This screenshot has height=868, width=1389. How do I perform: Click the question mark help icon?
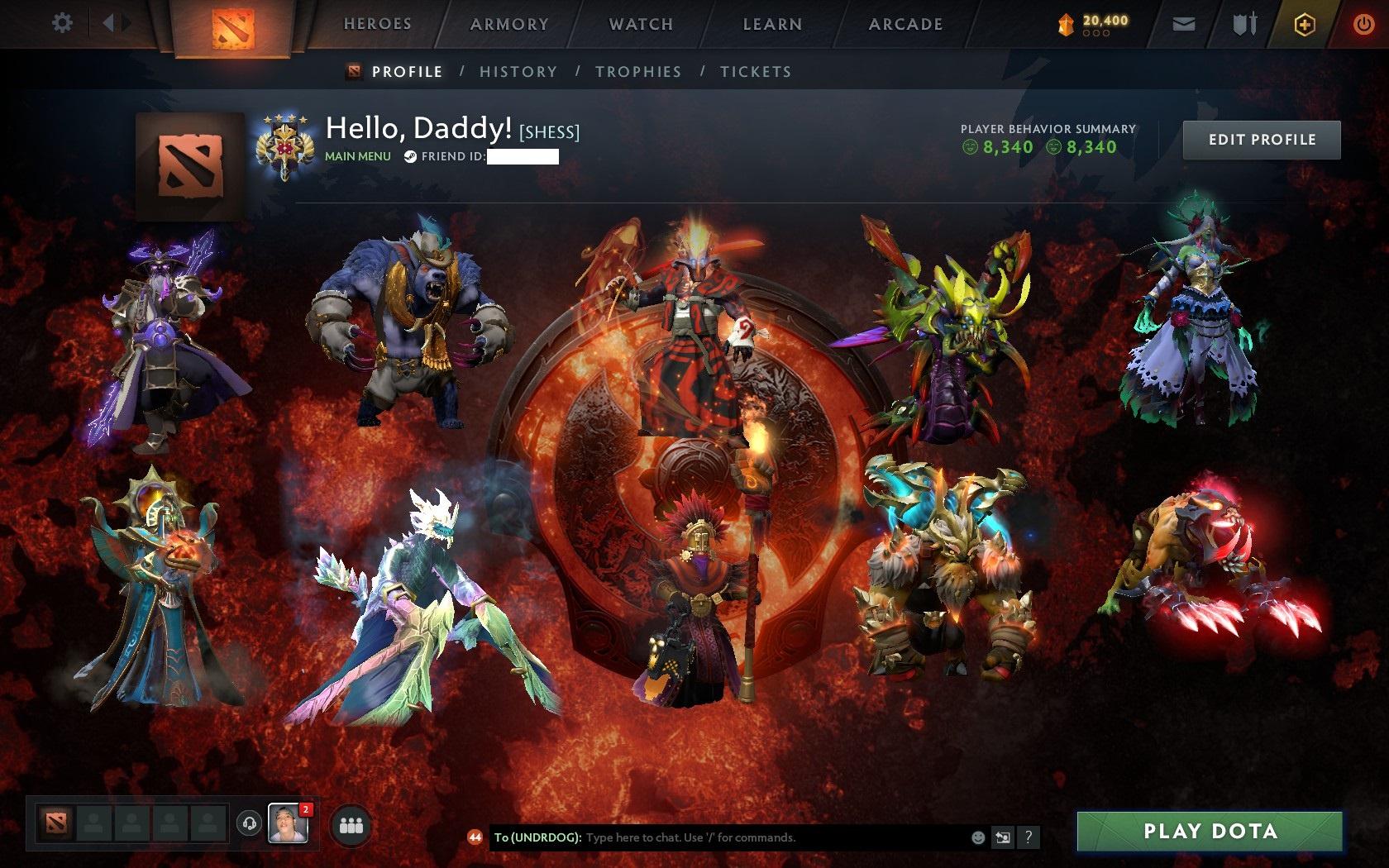[x=1029, y=837]
